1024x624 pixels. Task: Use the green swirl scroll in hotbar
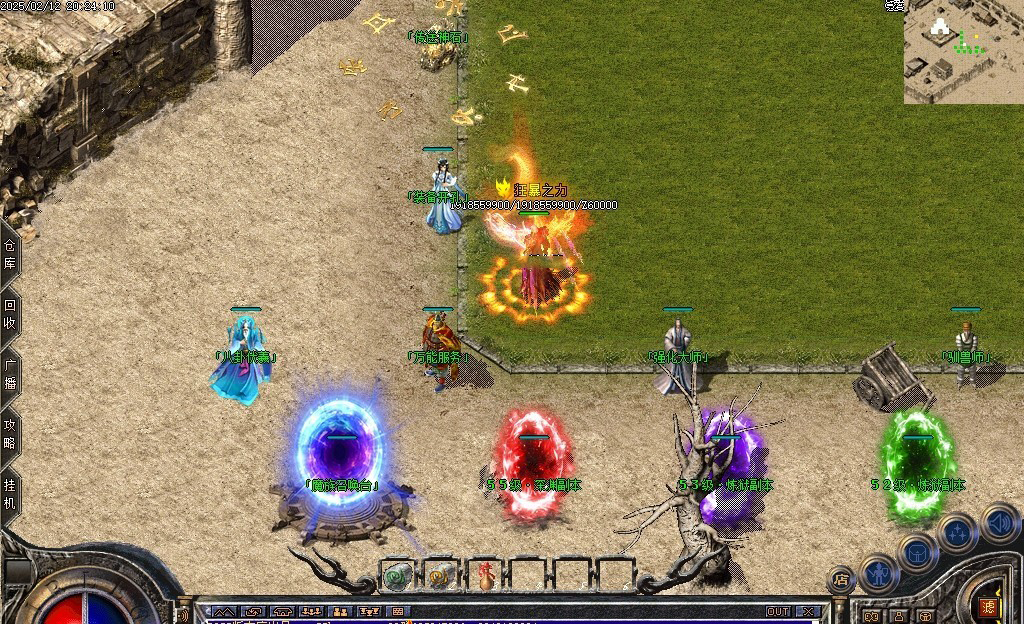point(397,576)
